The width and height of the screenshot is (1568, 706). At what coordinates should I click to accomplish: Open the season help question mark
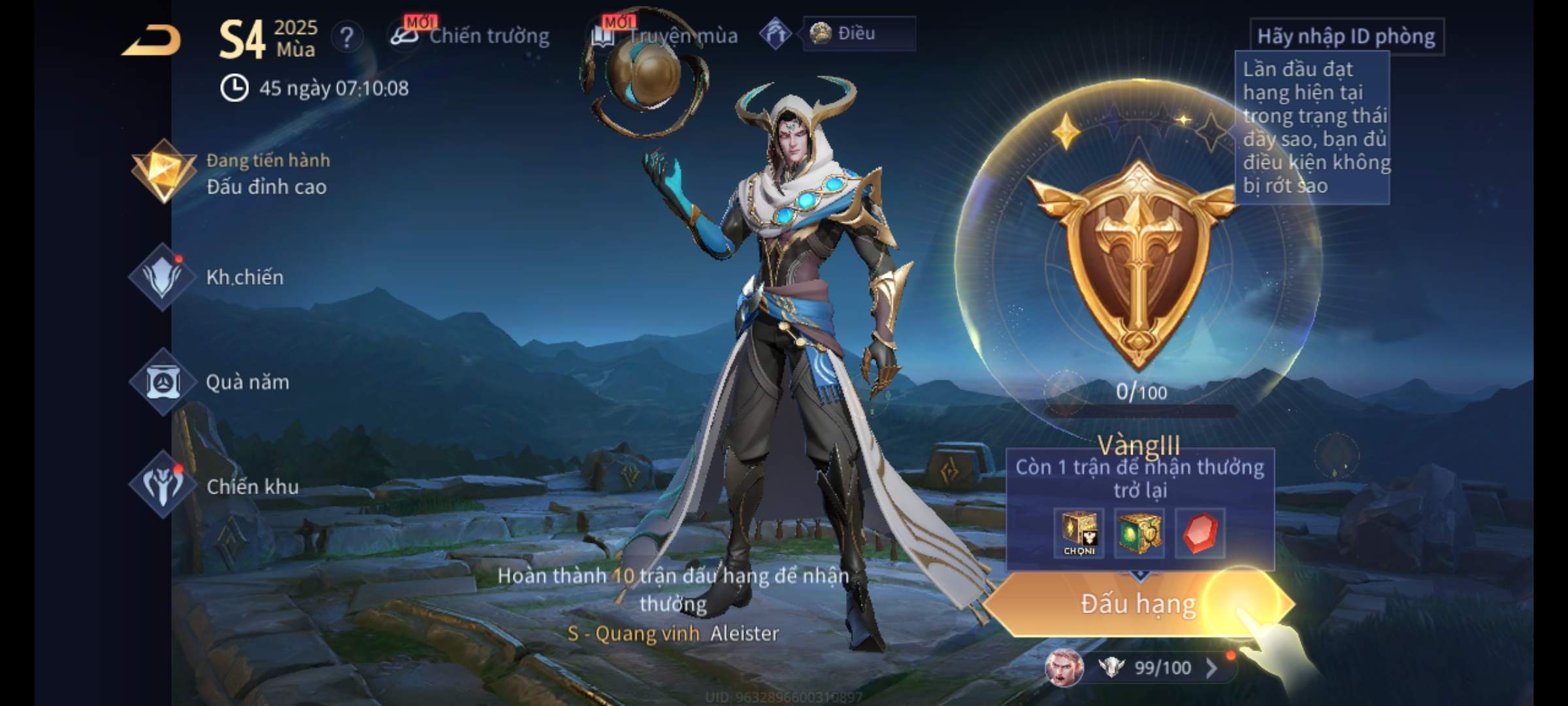click(347, 37)
